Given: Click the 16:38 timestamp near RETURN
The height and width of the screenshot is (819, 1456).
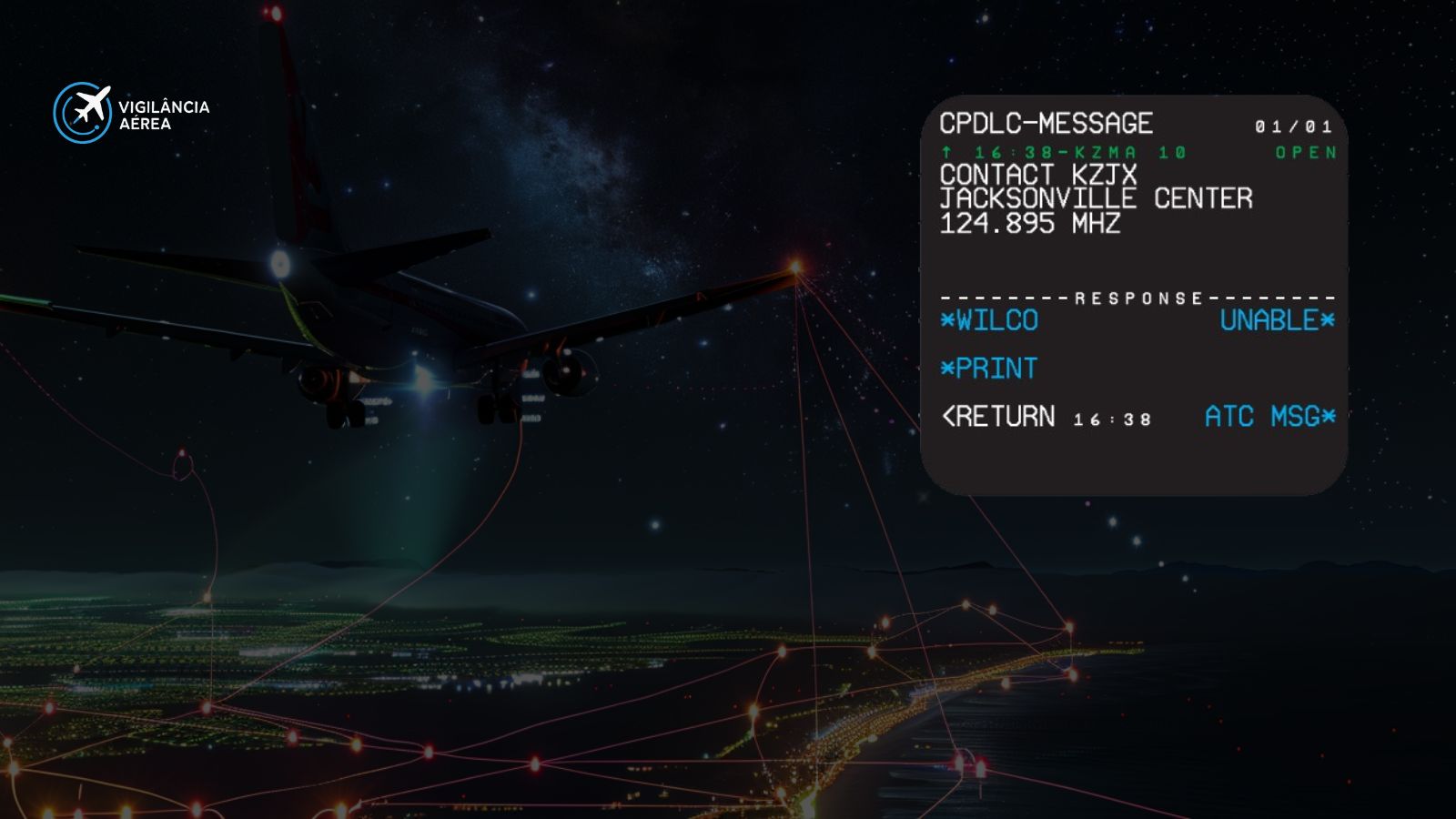Looking at the screenshot, I should point(1110,419).
